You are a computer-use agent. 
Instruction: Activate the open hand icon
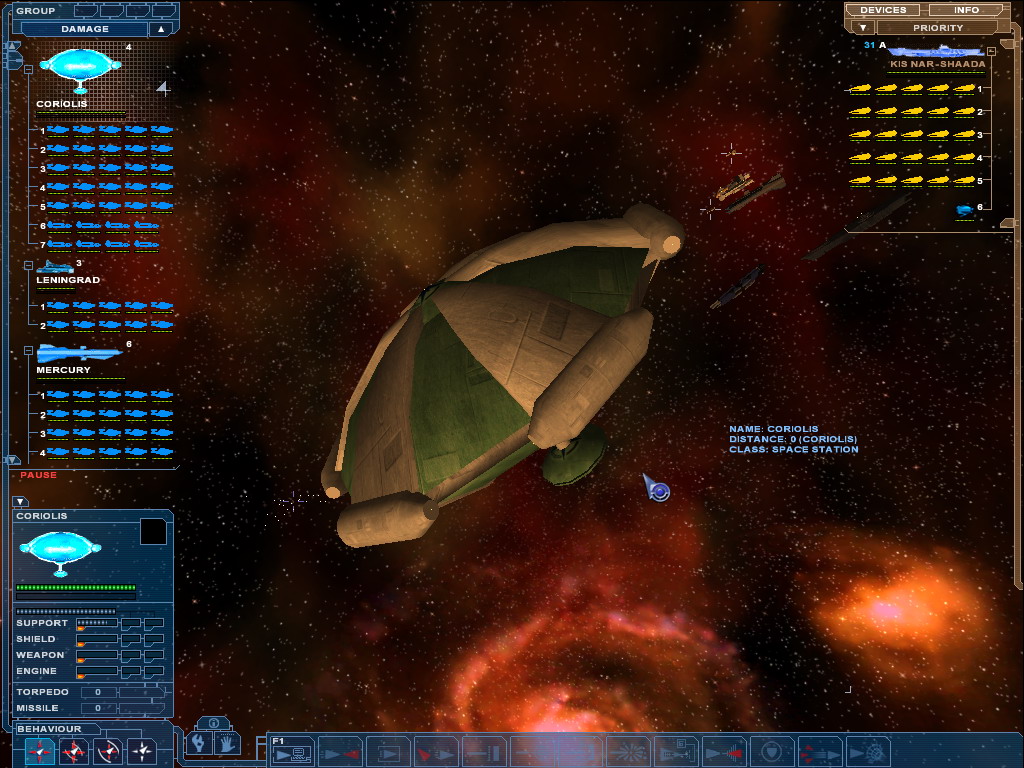point(228,744)
